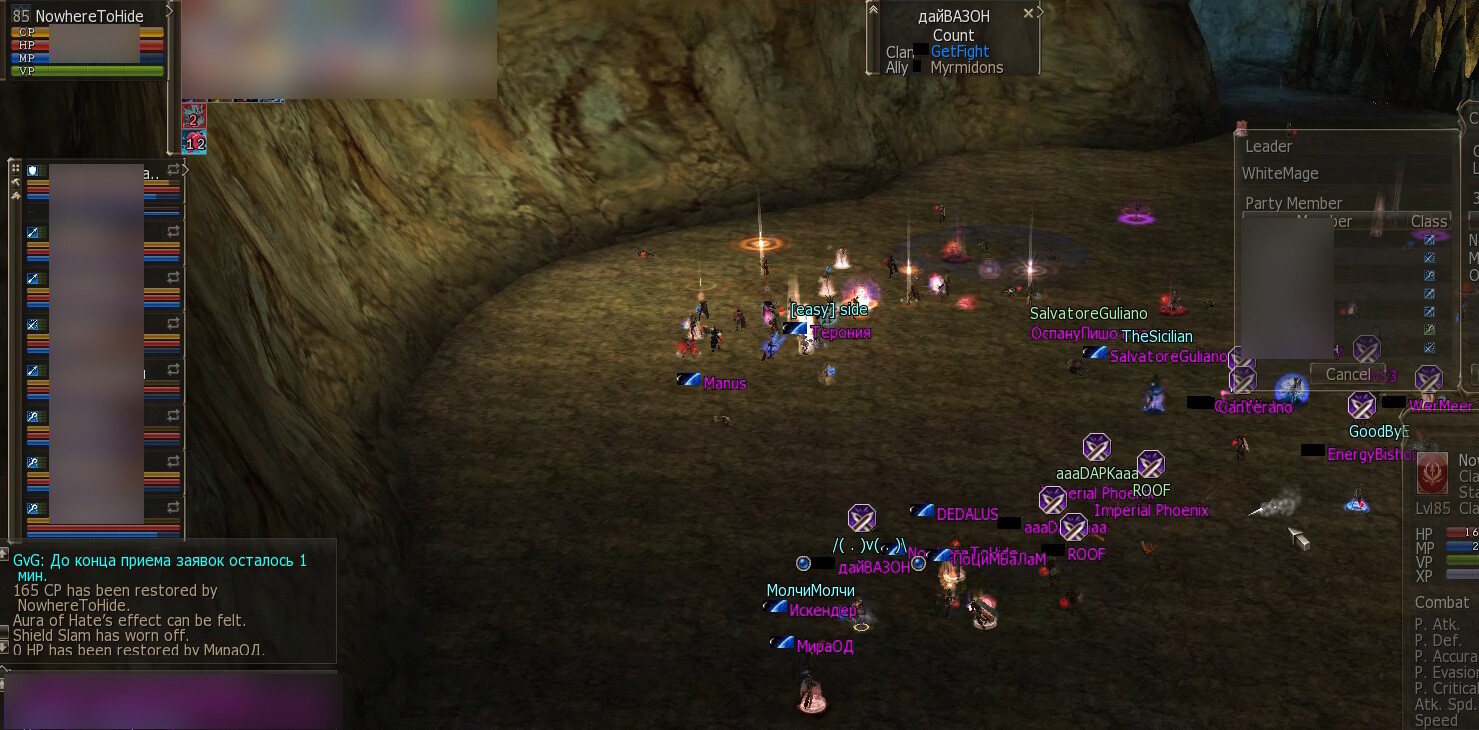Image resolution: width=1479 pixels, height=730 pixels.
Task: Open the party window grid options button
Action: point(15,169)
